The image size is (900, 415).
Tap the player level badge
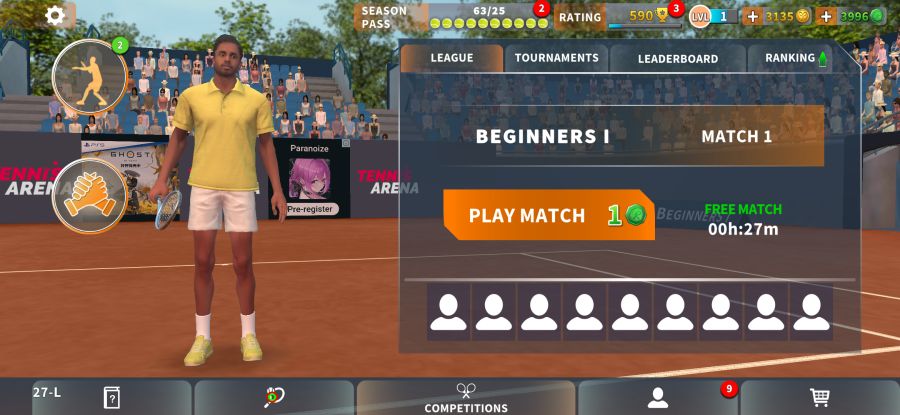coord(712,16)
